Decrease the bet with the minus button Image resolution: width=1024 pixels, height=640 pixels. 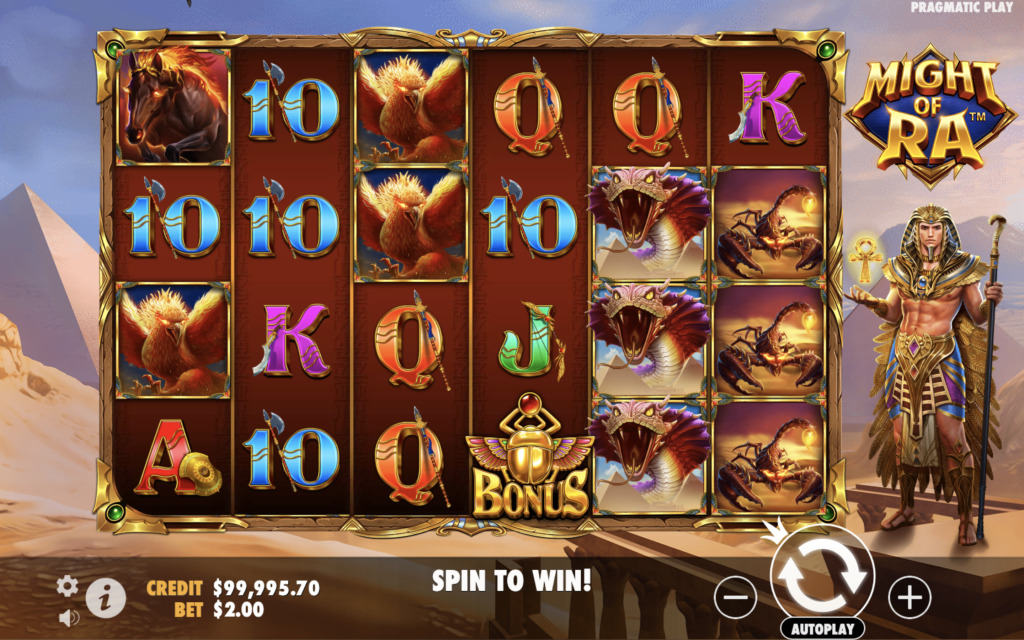click(735, 597)
